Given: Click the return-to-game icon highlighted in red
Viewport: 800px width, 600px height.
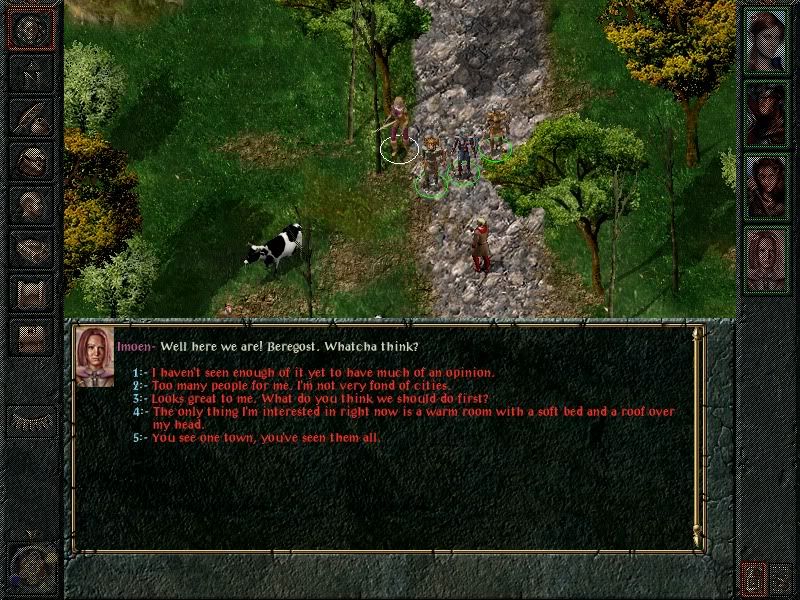Looking at the screenshot, I should click(31, 30).
